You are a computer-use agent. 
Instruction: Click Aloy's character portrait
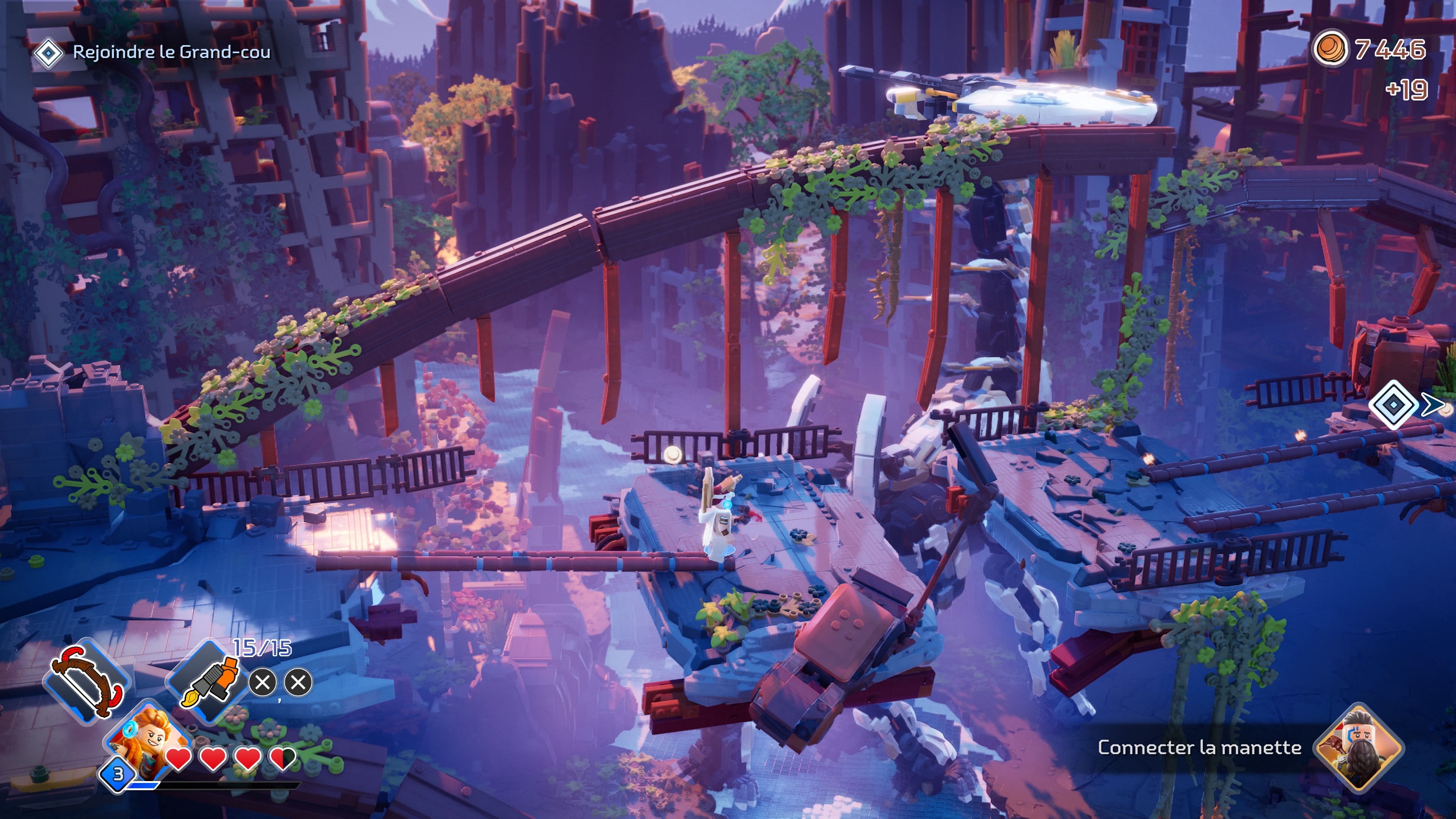[x=148, y=737]
